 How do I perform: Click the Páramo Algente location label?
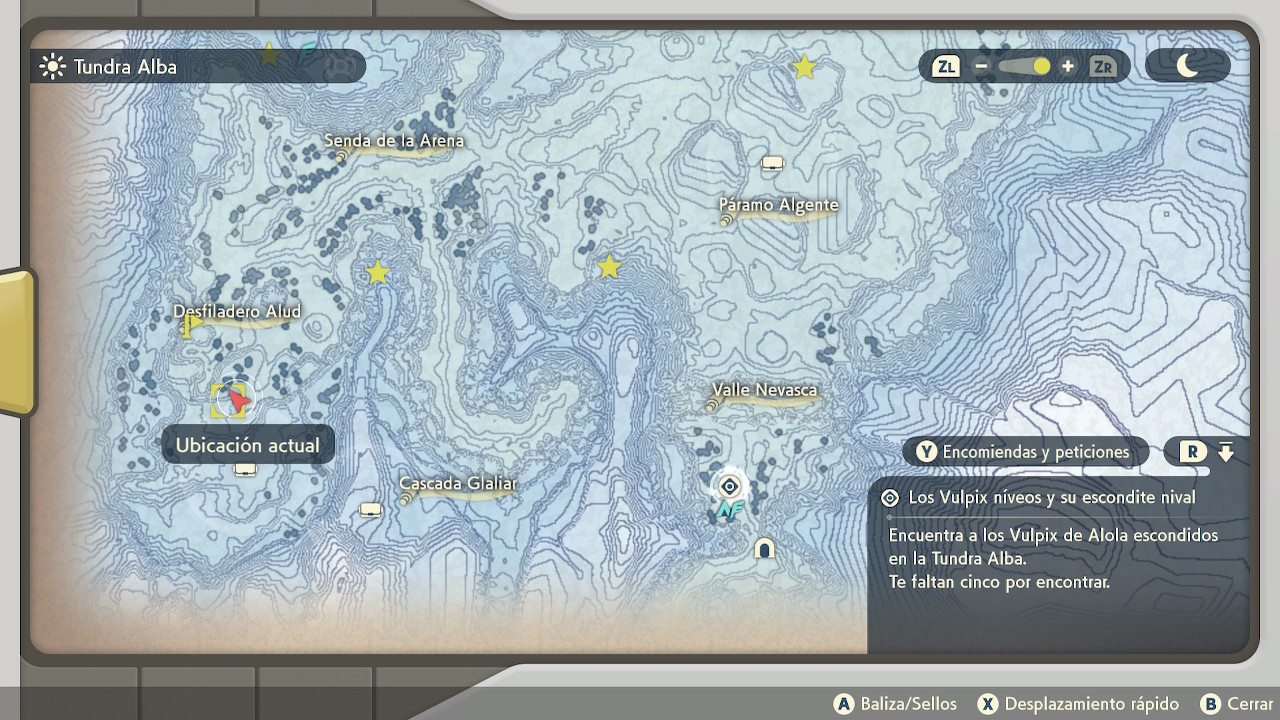pyautogui.click(x=779, y=206)
